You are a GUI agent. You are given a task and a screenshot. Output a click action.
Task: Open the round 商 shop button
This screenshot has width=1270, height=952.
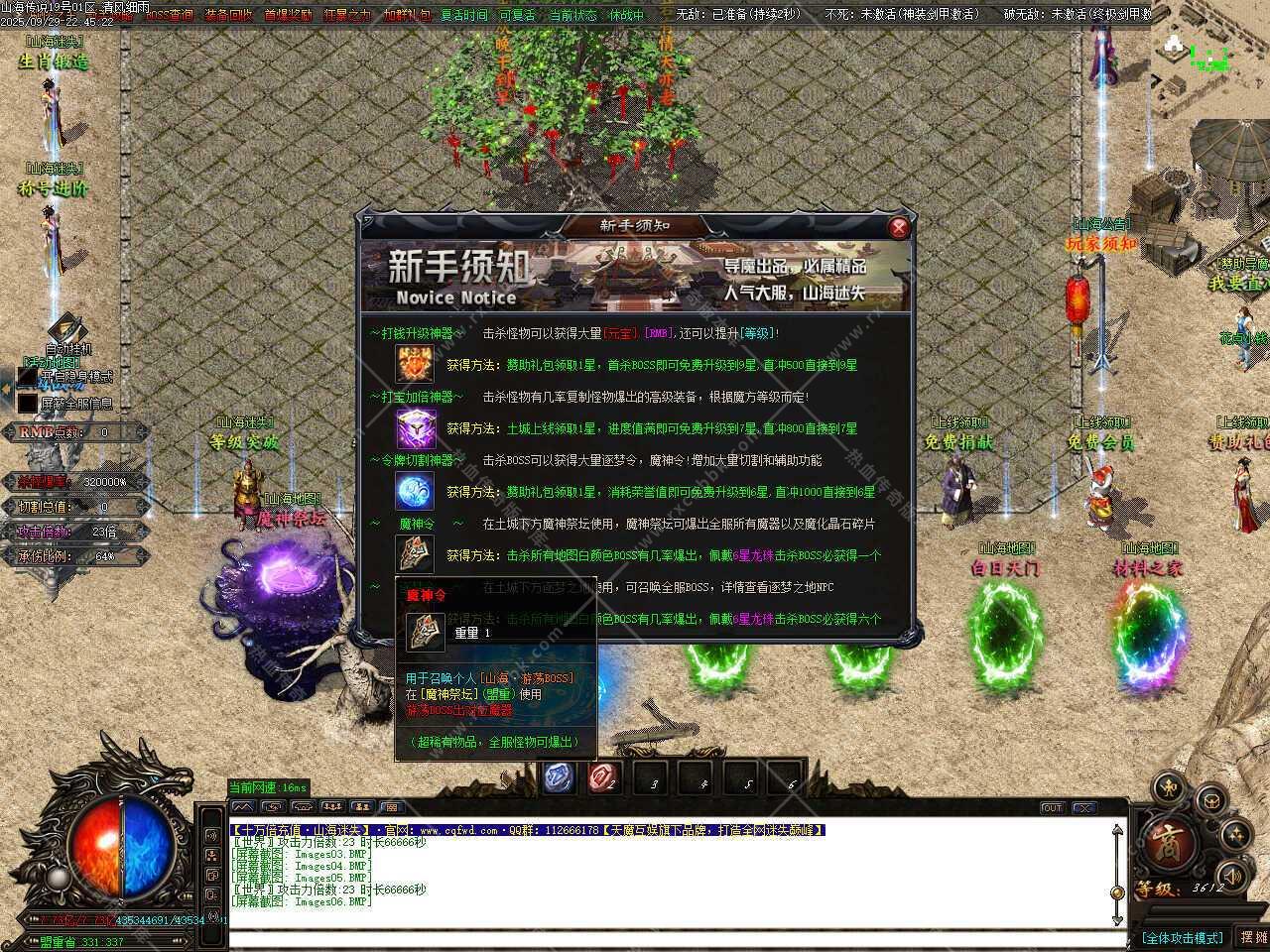1166,844
